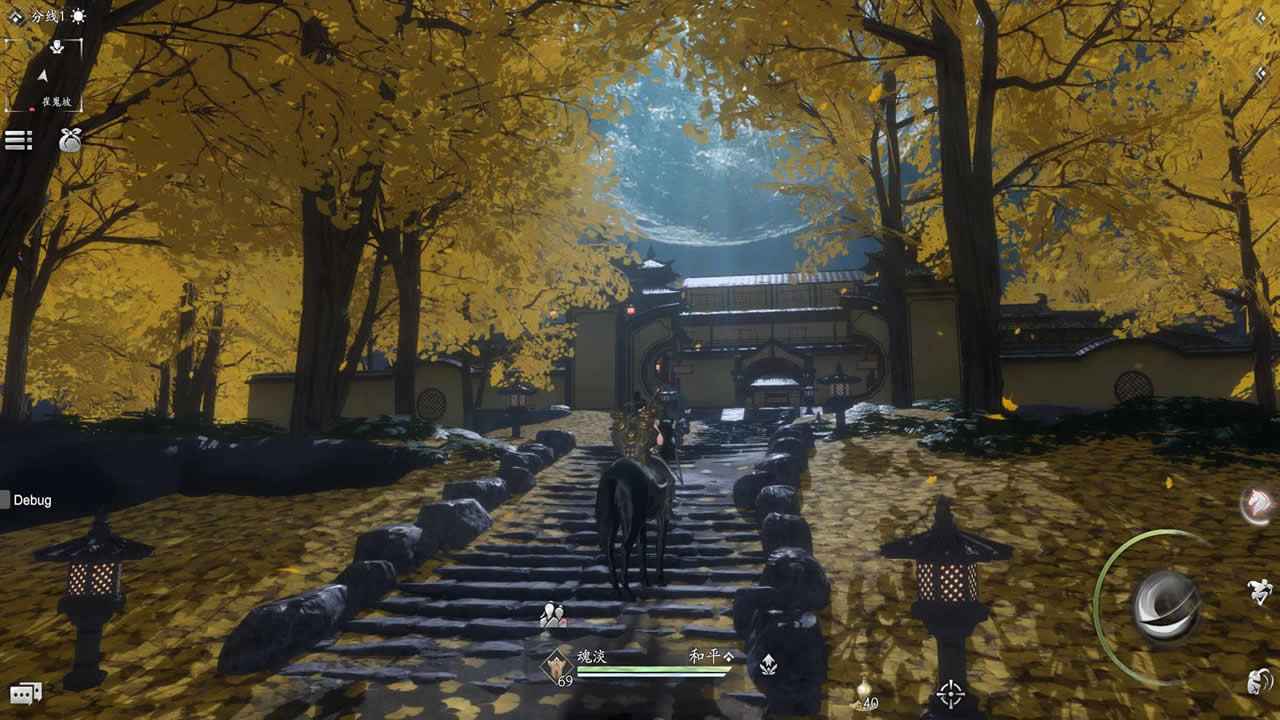Open the hamburger menu below the minimap

coord(18,138)
